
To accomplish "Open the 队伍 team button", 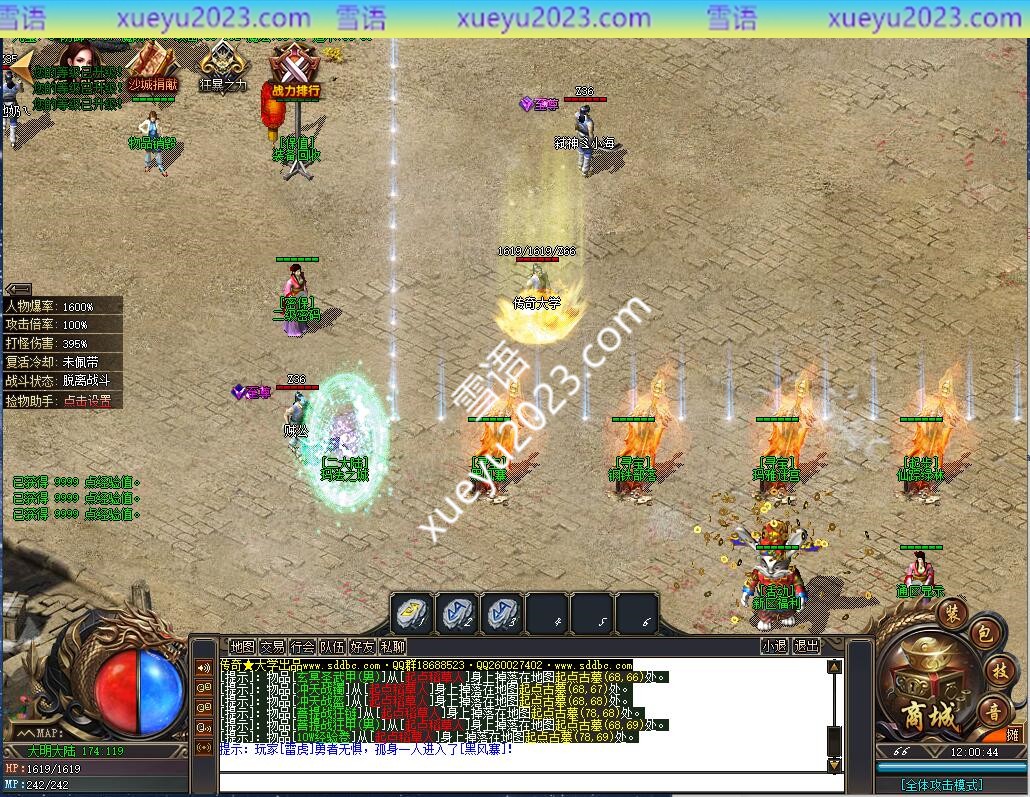I will click(332, 647).
